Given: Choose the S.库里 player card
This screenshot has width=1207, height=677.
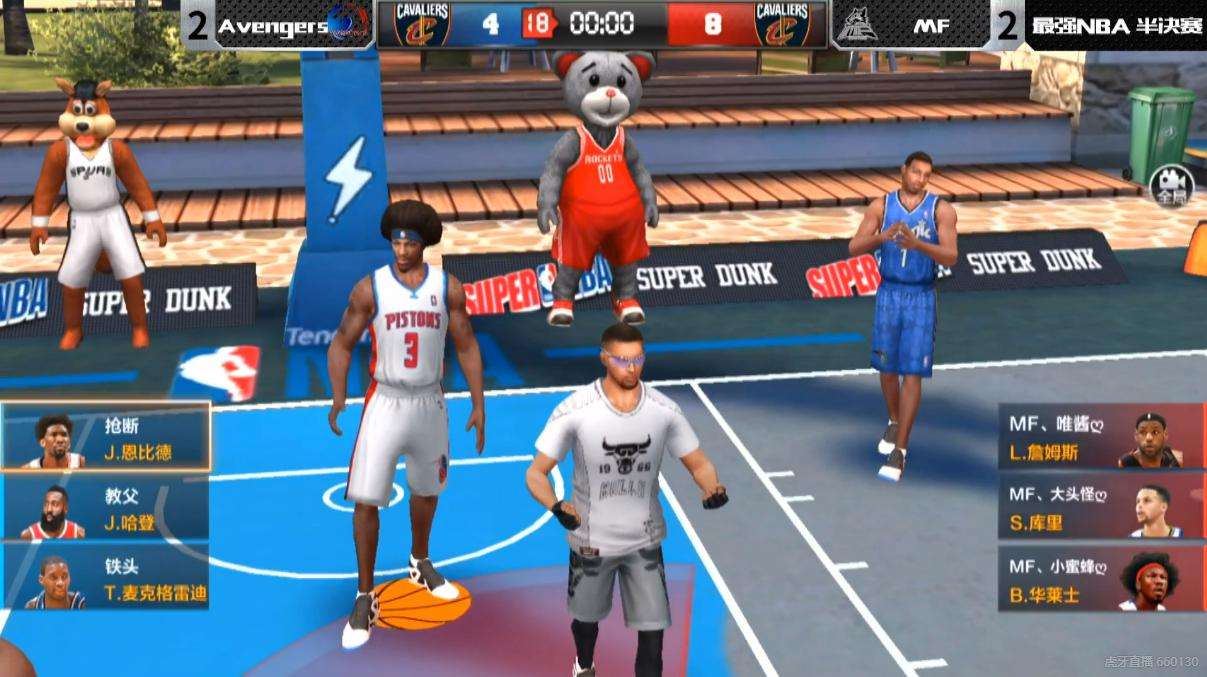Looking at the screenshot, I should tap(1101, 508).
